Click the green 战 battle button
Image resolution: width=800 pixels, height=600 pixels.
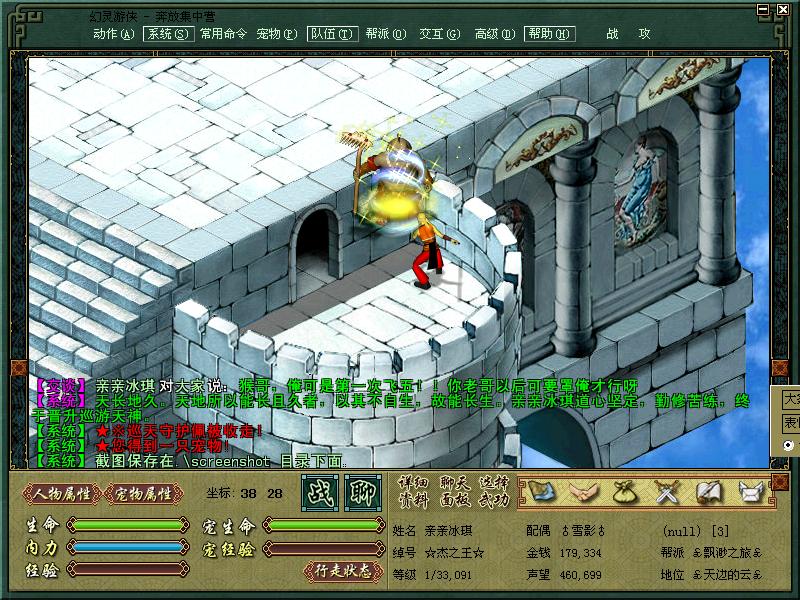click(x=320, y=493)
